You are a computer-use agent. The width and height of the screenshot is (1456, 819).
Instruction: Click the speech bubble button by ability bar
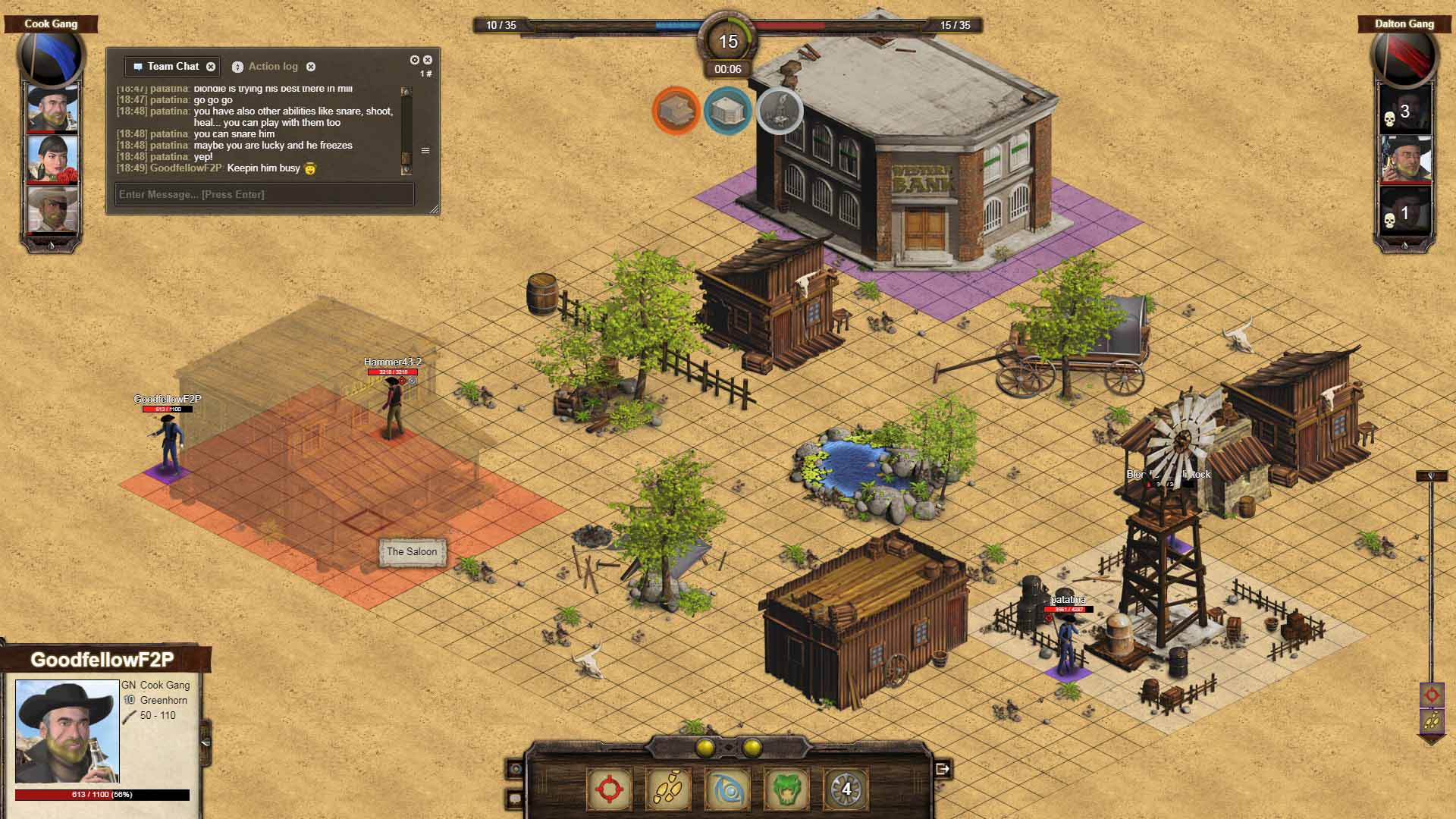516,798
